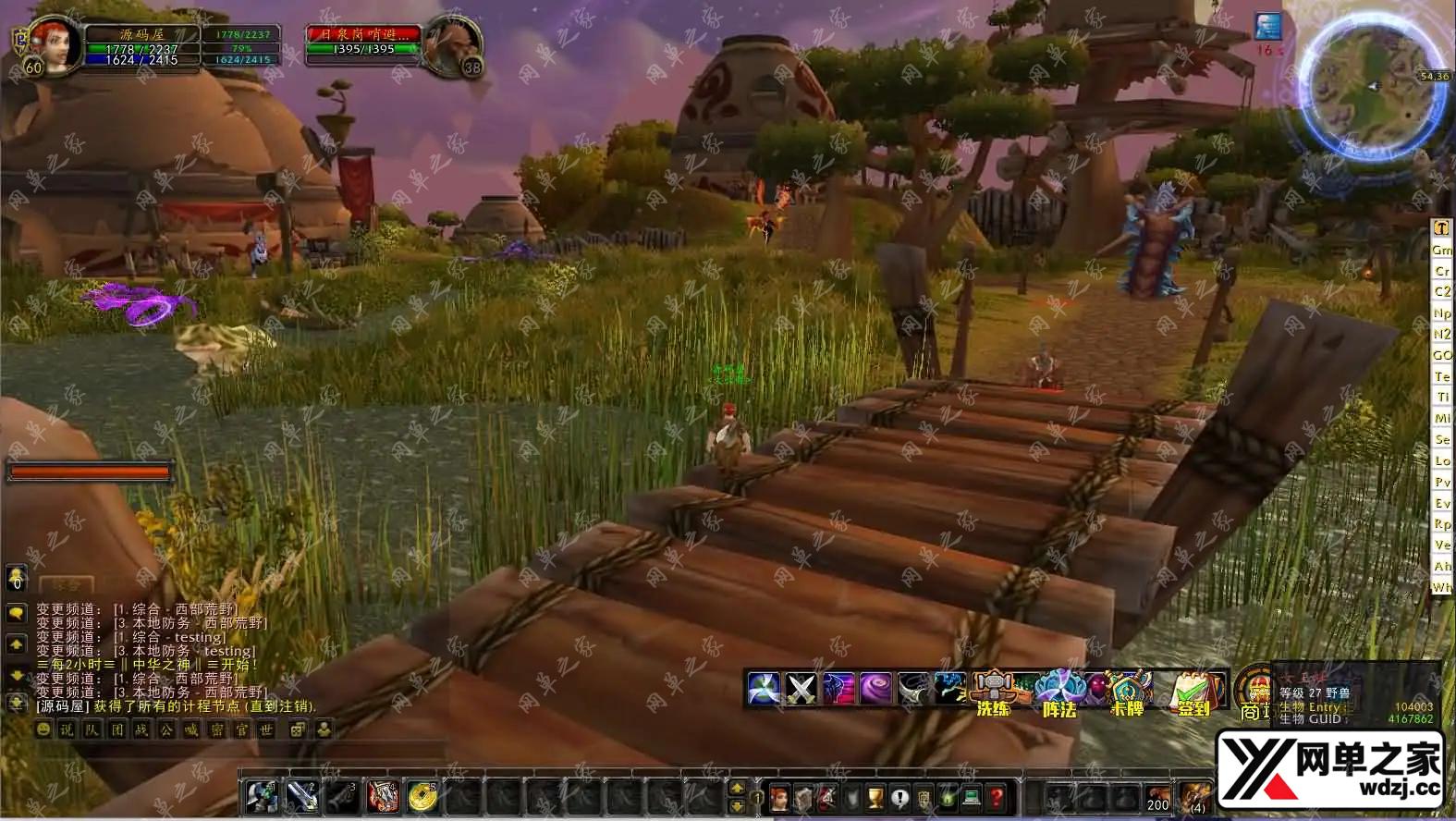Screen dimensions: 1456x821
Task: Open the red question mark help button
Action: click(x=996, y=797)
